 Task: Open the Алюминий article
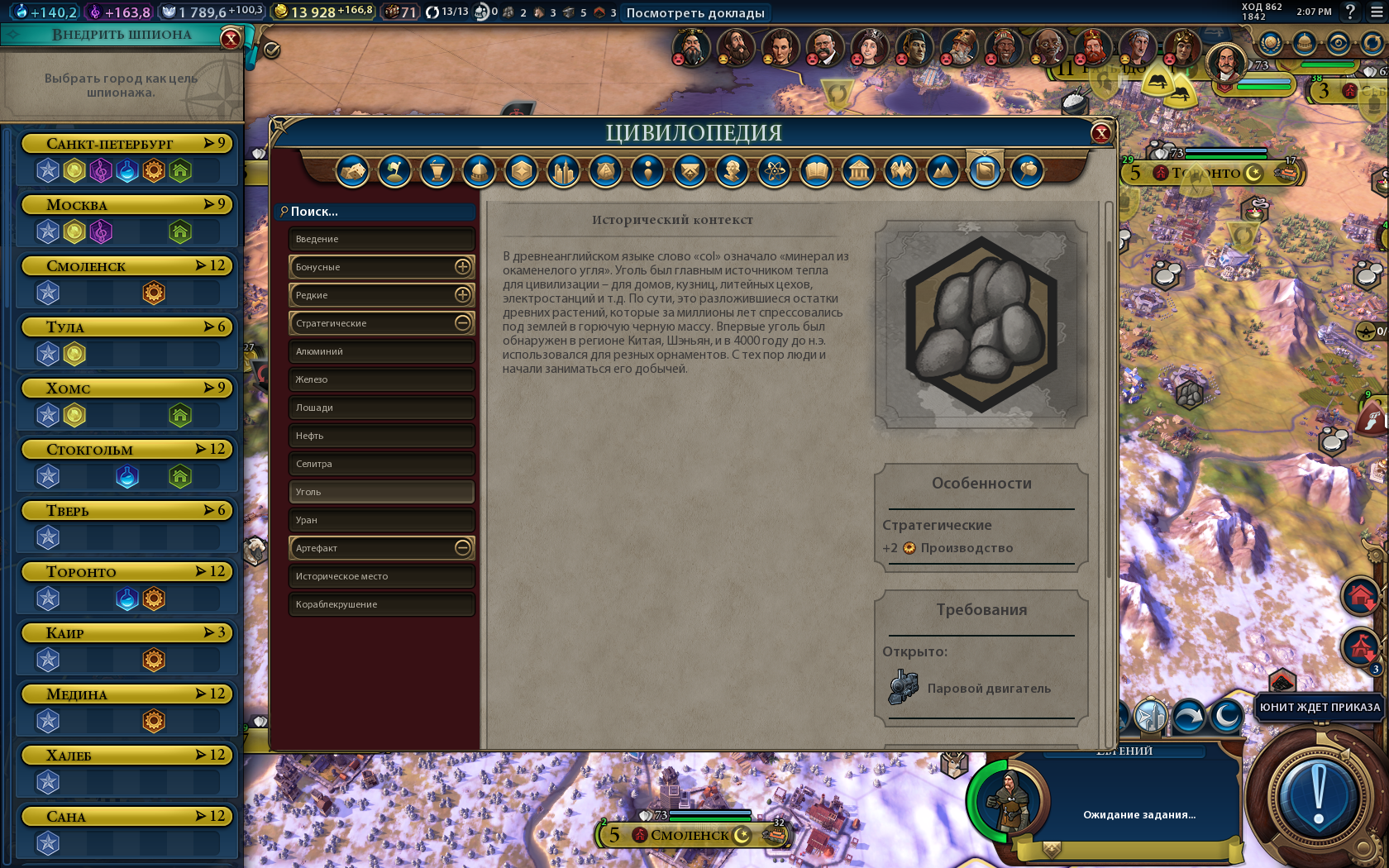381,351
